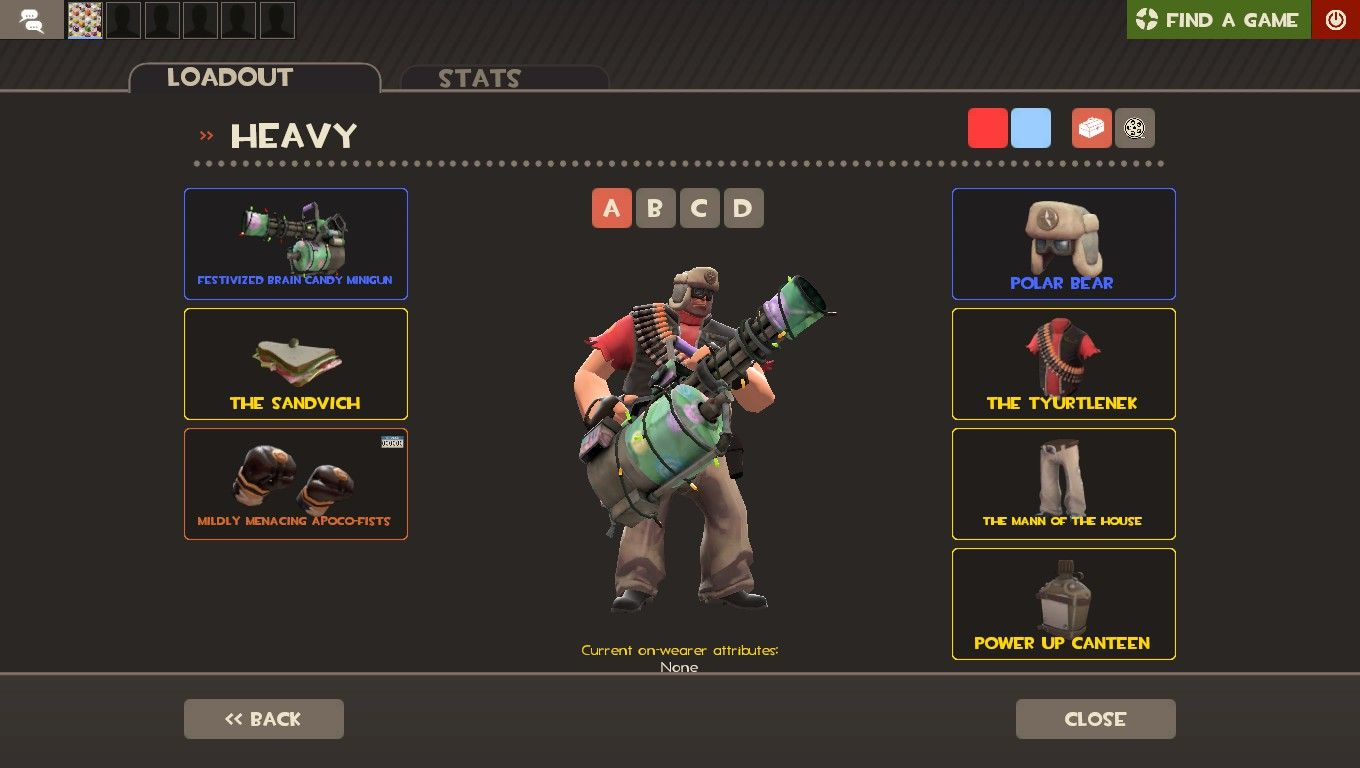The image size is (1360, 768).
Task: Click the BACK button
Action: click(x=263, y=718)
